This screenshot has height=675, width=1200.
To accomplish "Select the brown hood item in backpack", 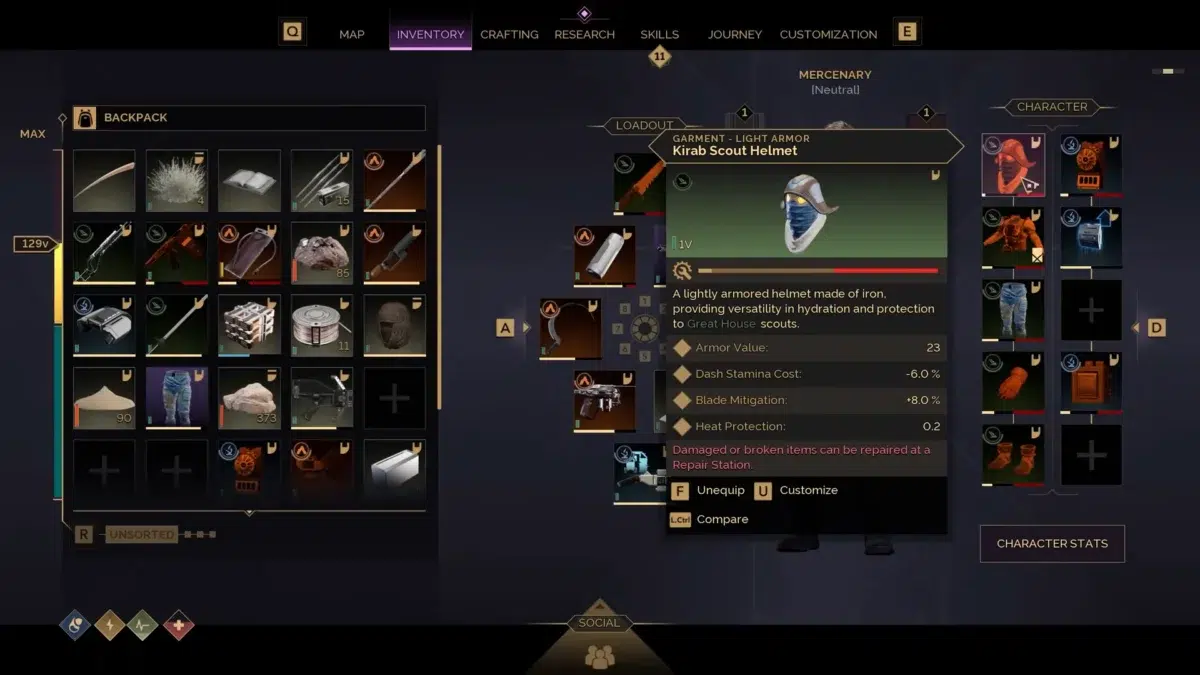I will pos(394,325).
